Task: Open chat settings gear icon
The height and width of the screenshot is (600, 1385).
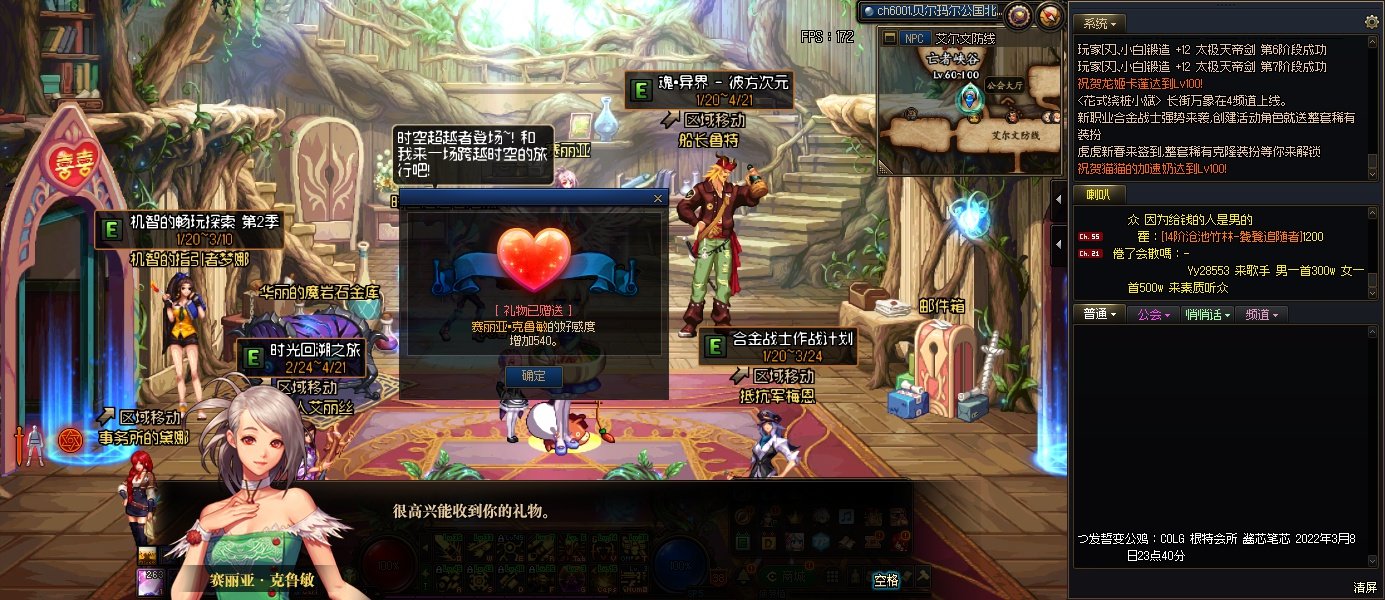Action: (1371, 21)
